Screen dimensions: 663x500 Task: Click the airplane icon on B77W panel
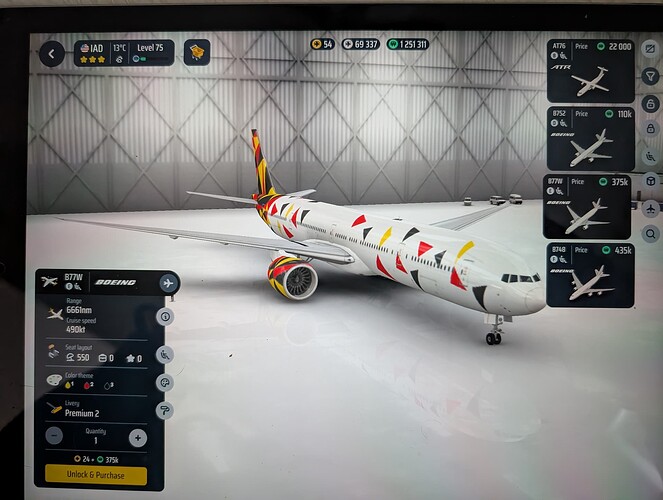pyautogui.click(x=168, y=283)
